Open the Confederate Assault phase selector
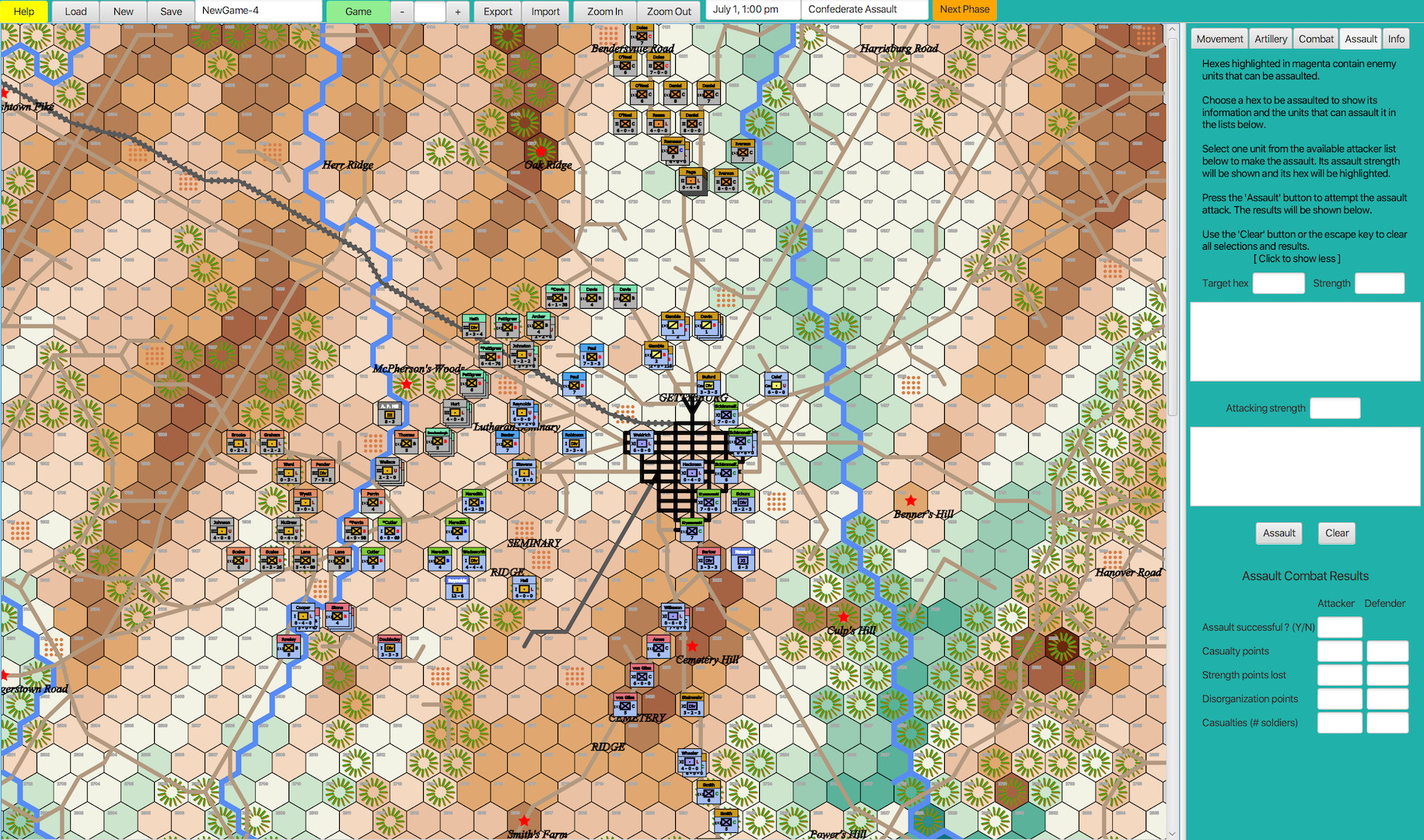The height and width of the screenshot is (840, 1424). click(x=865, y=10)
